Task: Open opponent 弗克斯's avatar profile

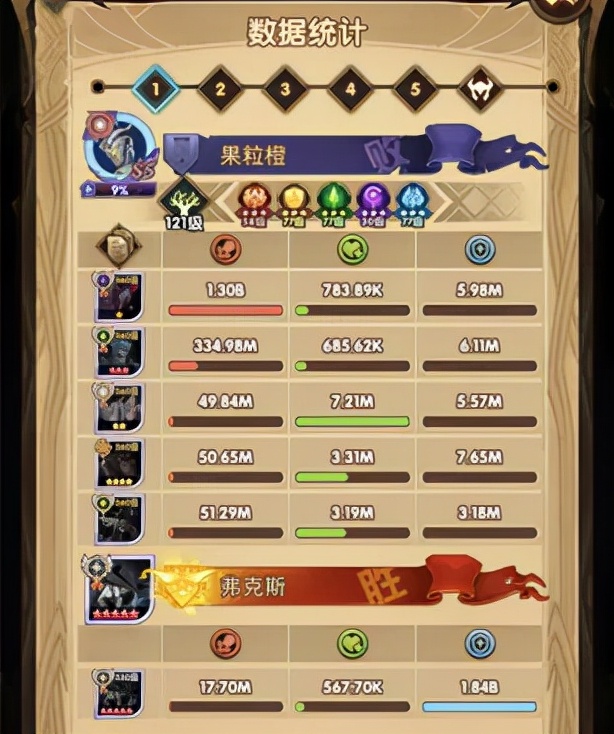Action: [x=119, y=589]
